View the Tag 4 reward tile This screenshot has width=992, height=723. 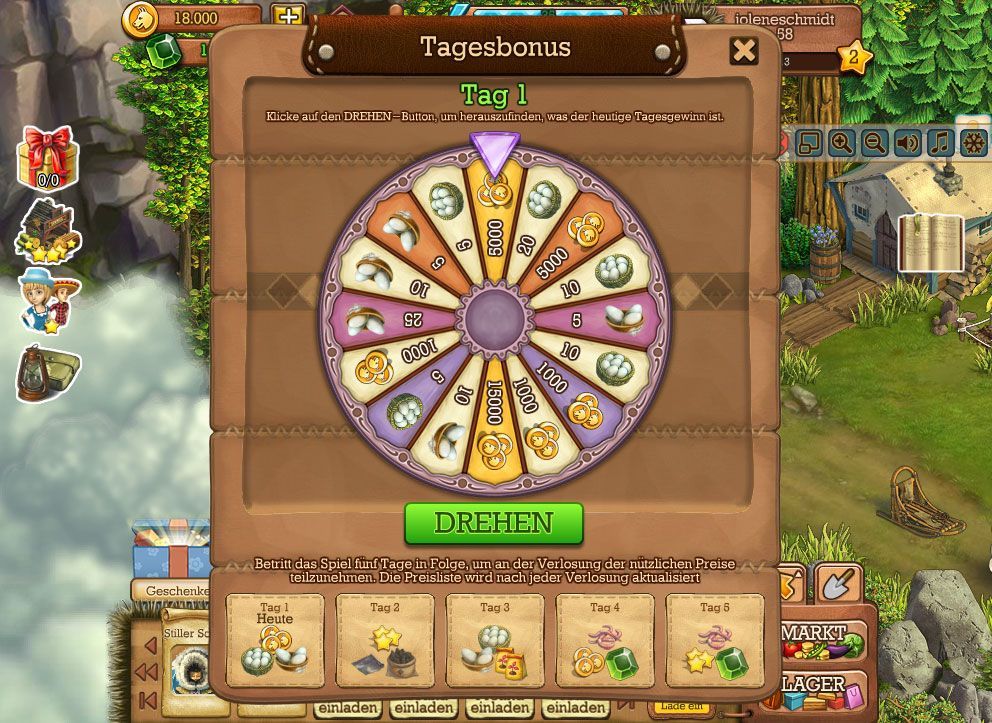[605, 641]
